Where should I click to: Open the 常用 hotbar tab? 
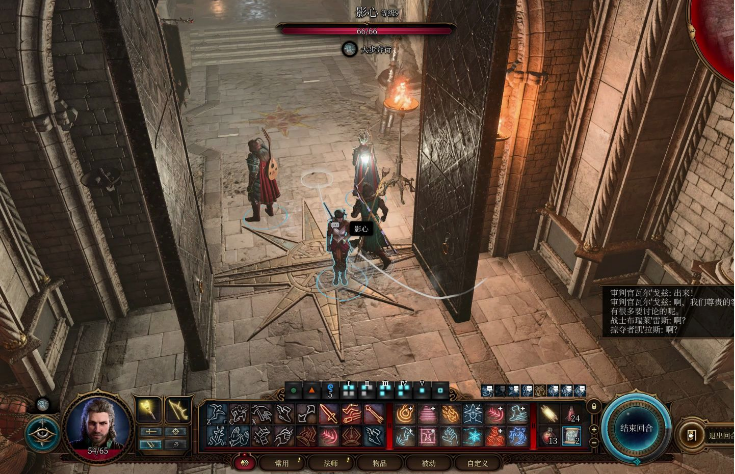pyautogui.click(x=281, y=463)
